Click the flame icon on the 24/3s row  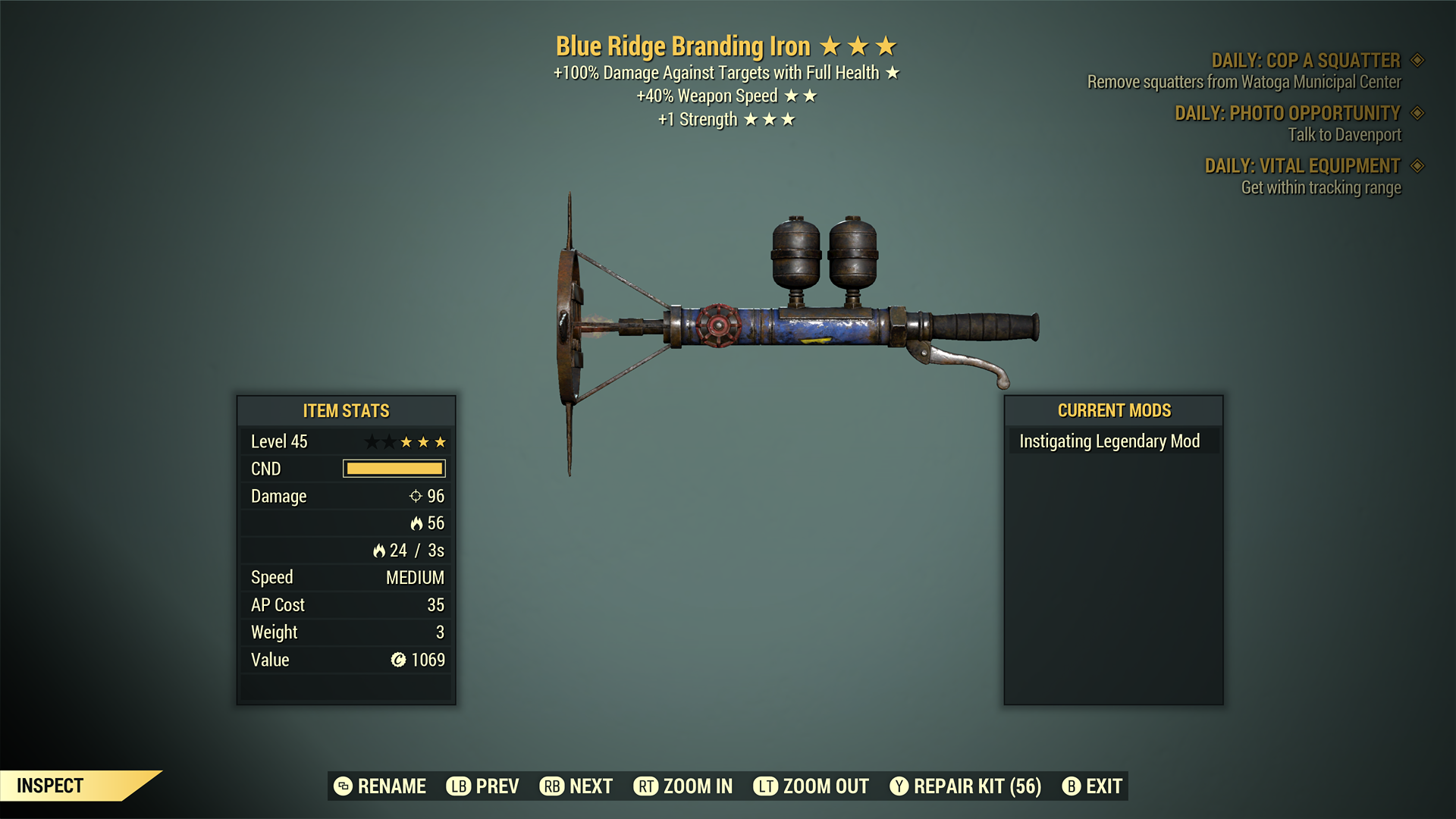[x=379, y=551]
